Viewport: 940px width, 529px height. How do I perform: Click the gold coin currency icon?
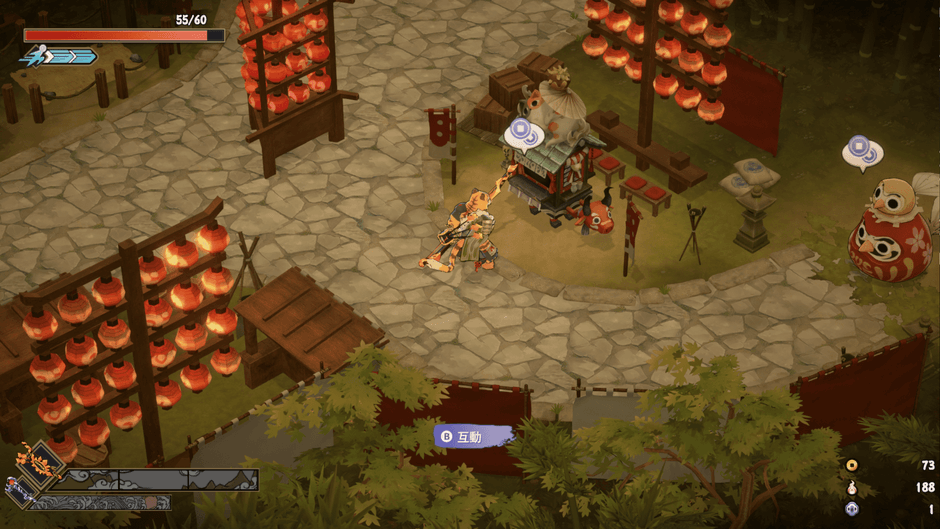click(x=852, y=465)
